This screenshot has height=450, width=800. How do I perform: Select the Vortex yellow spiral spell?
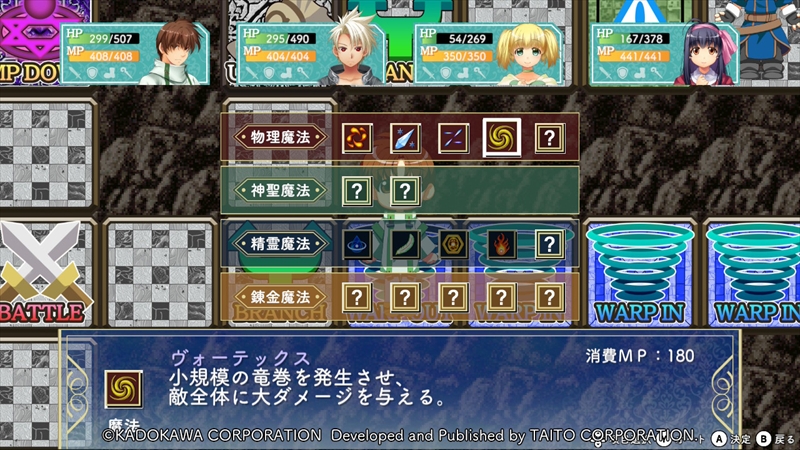(501, 137)
